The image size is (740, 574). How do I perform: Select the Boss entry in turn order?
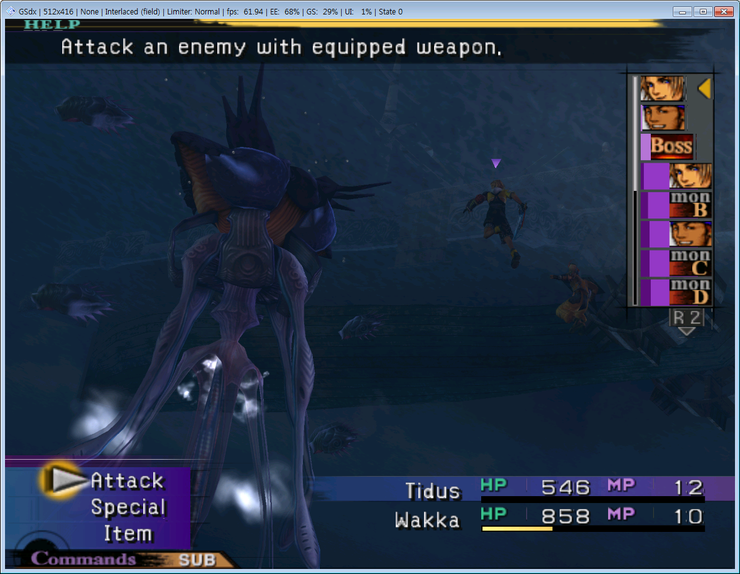[x=671, y=146]
